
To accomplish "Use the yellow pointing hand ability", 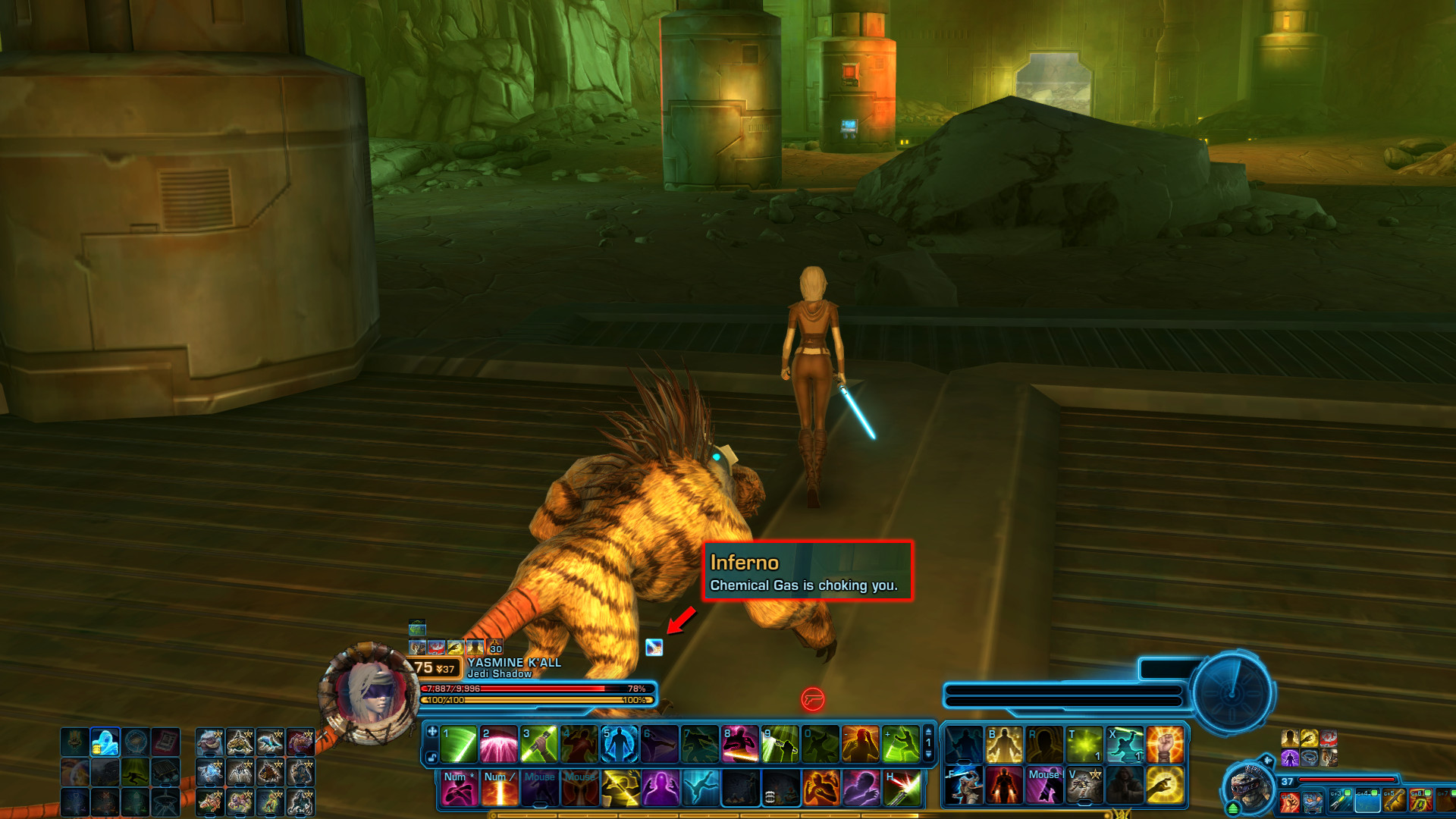I will [x=1165, y=785].
